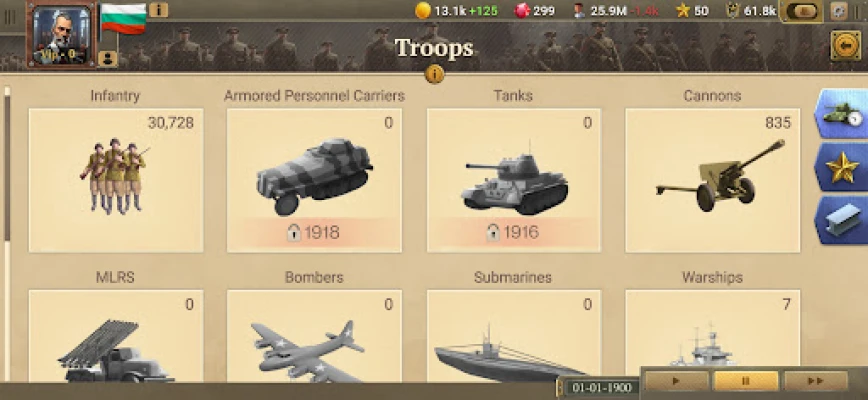
Task: Open the leader portrait profile
Action: (x=62, y=34)
